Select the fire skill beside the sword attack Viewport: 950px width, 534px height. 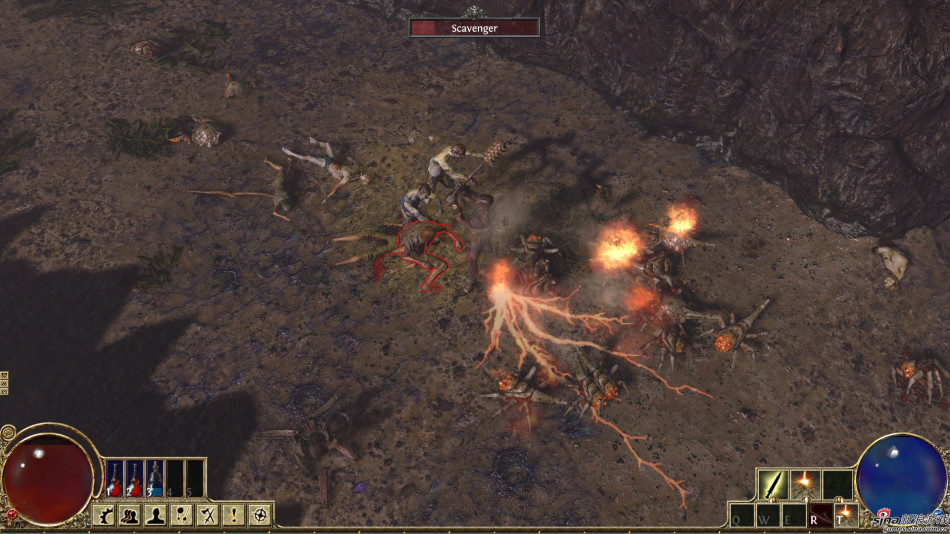click(805, 484)
